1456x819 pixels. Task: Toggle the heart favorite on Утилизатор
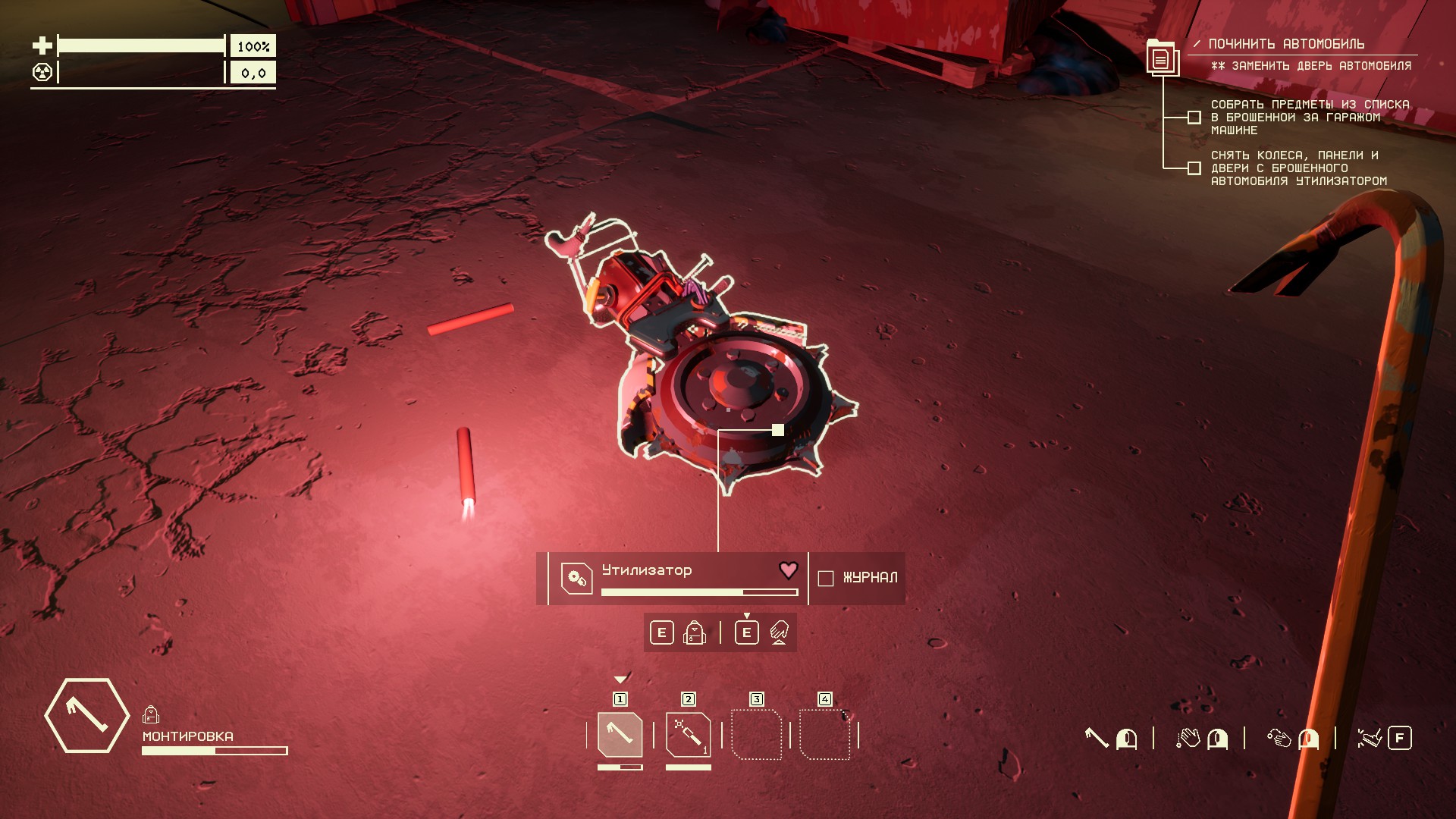(789, 570)
